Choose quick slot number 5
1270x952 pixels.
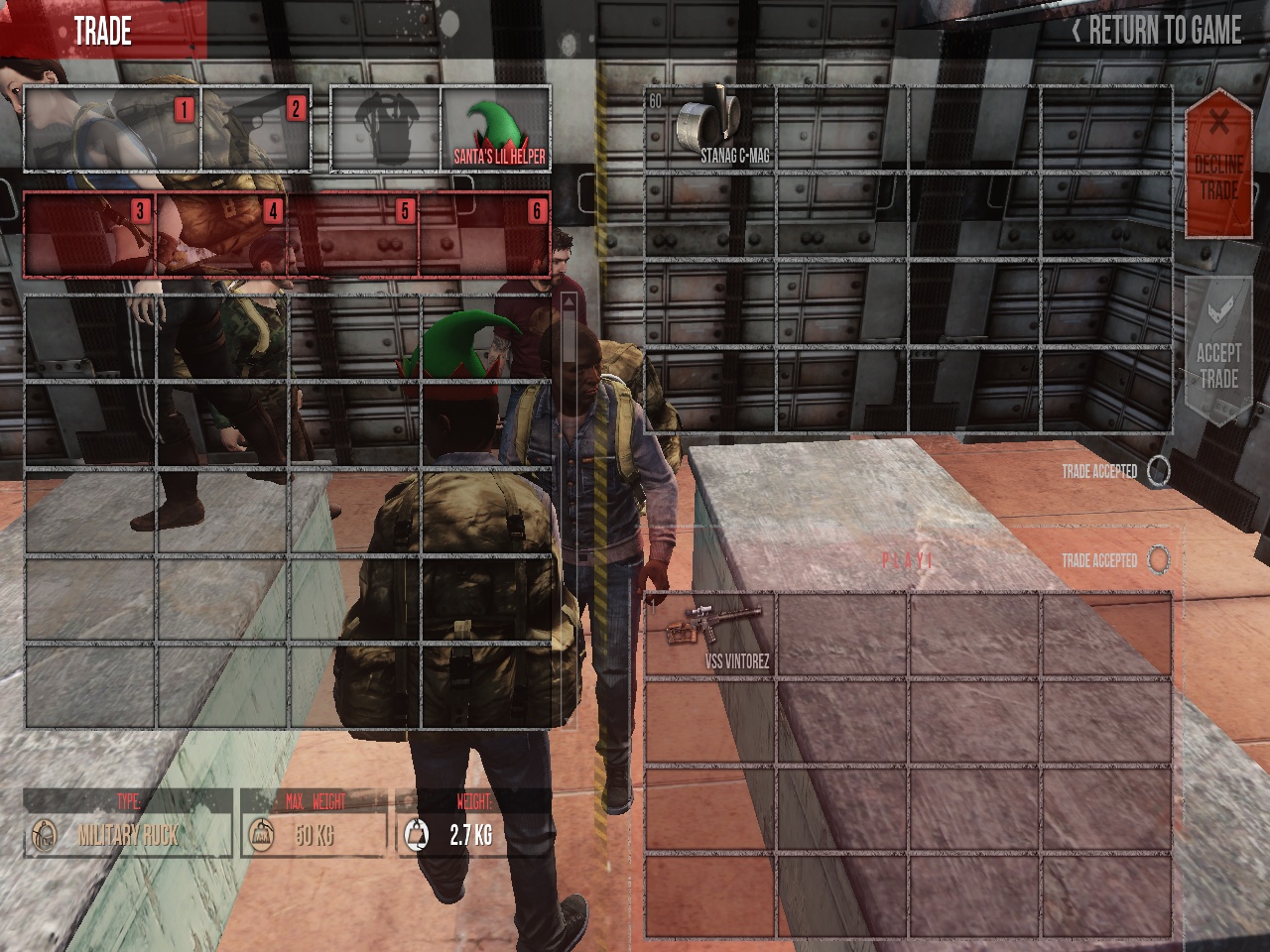(353, 235)
